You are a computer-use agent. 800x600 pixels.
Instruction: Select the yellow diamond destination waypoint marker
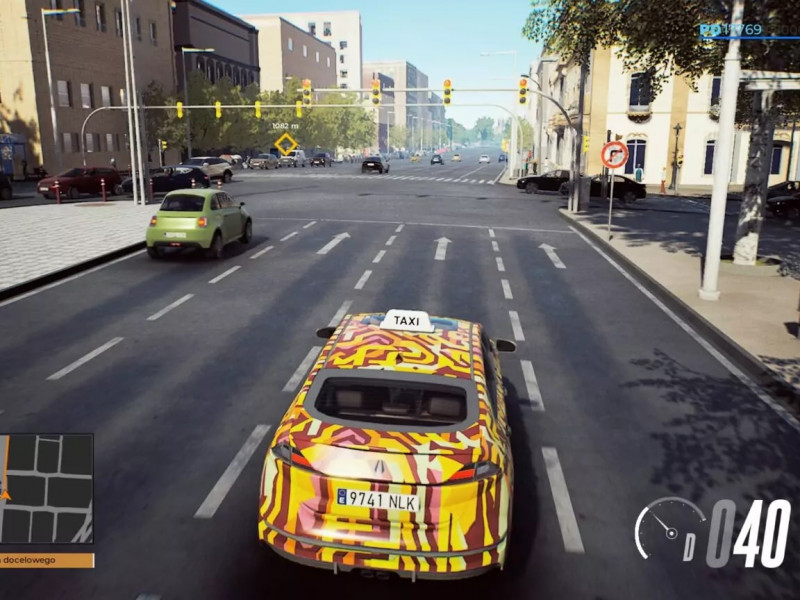coord(286,144)
